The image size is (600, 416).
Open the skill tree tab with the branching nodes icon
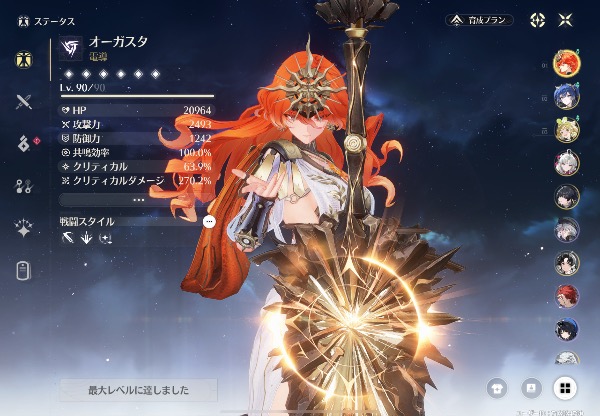click(x=24, y=186)
